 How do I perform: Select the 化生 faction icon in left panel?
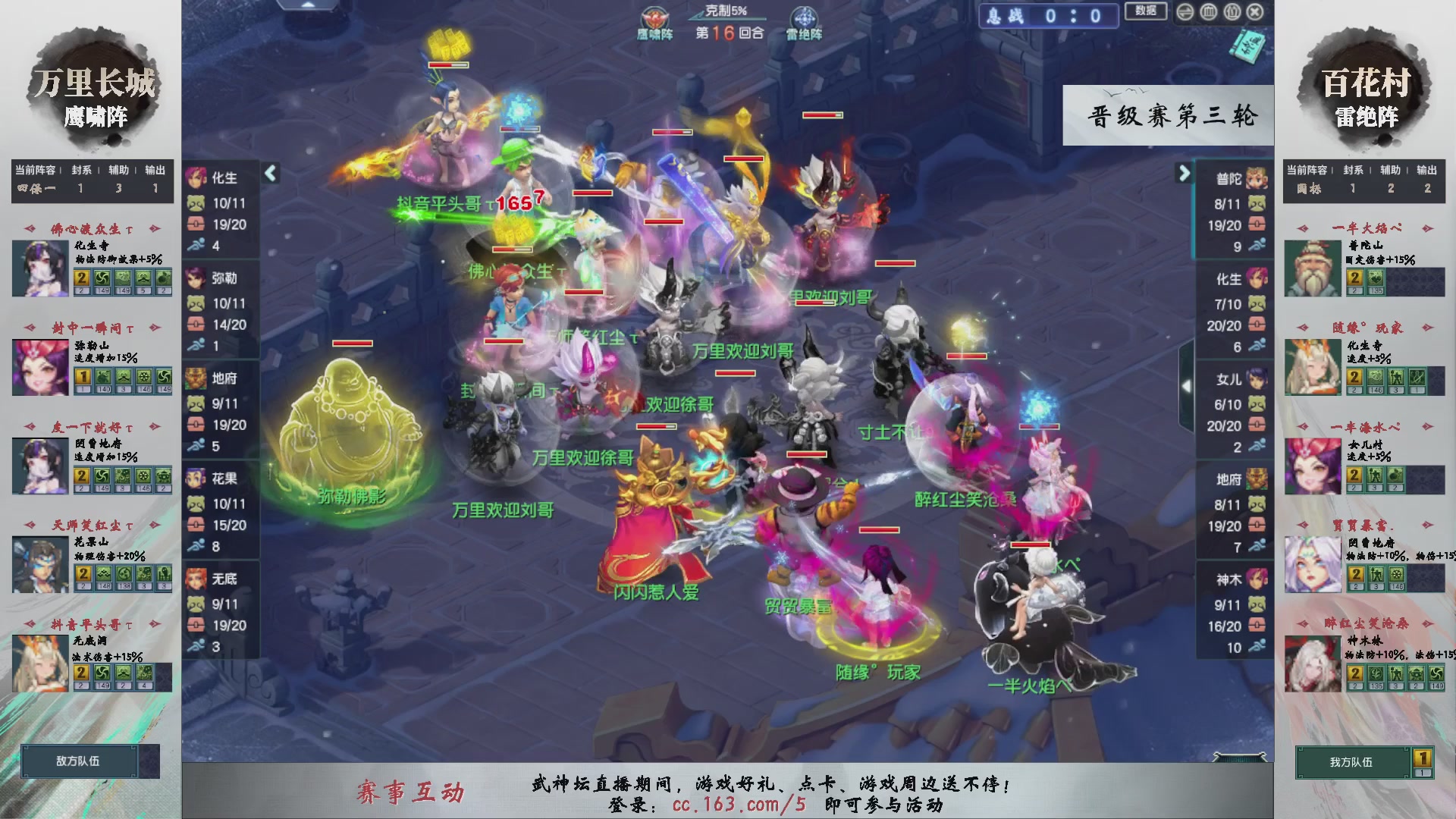coord(197,179)
